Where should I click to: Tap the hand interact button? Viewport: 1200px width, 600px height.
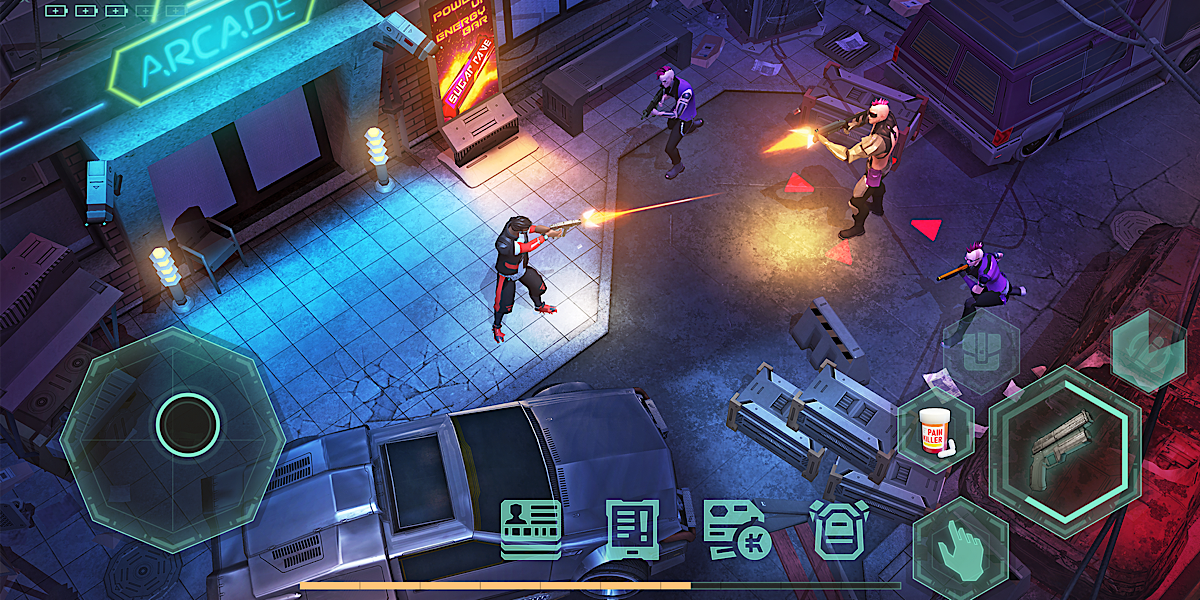click(960, 550)
